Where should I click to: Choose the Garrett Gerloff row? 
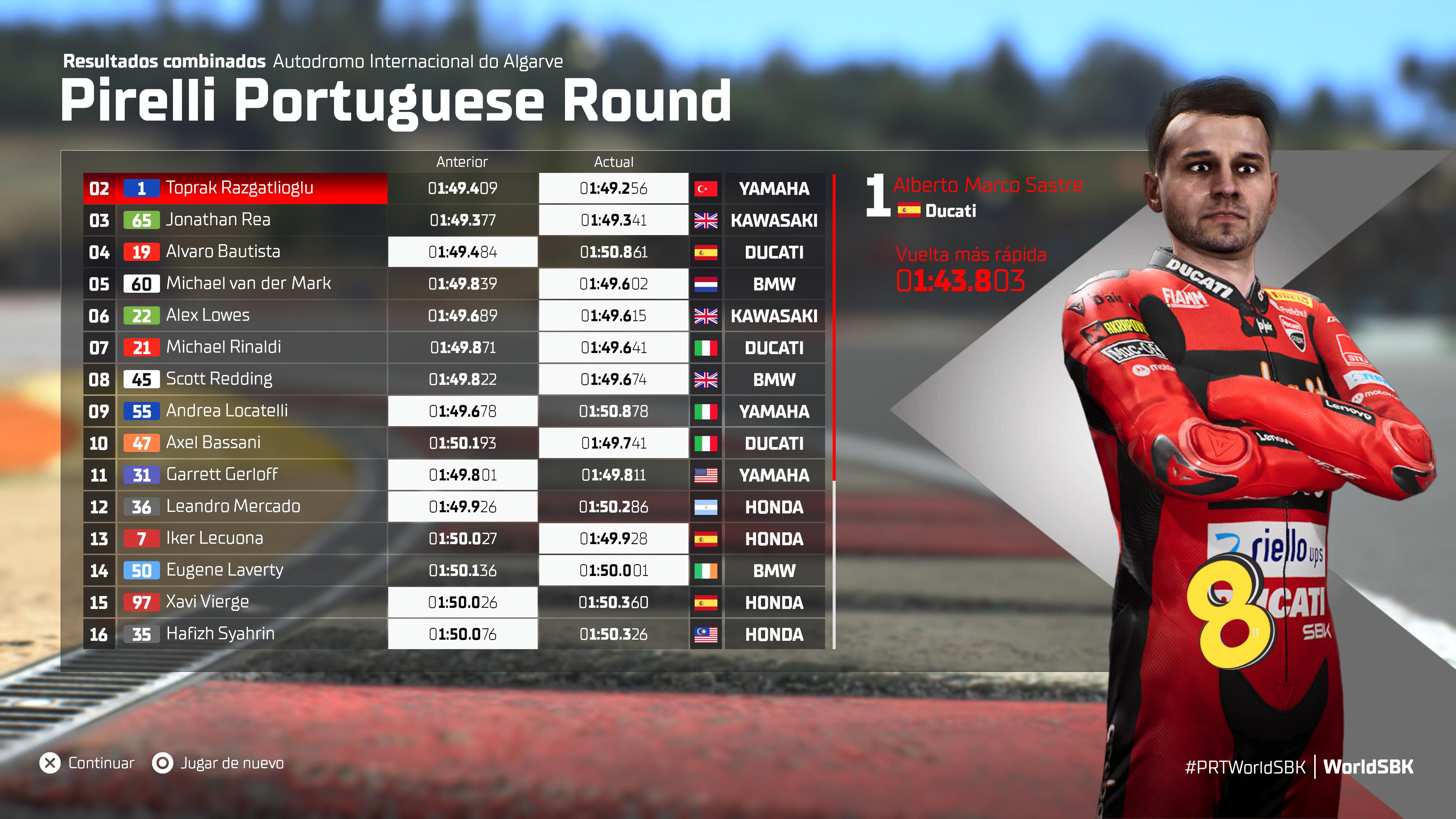221,475
